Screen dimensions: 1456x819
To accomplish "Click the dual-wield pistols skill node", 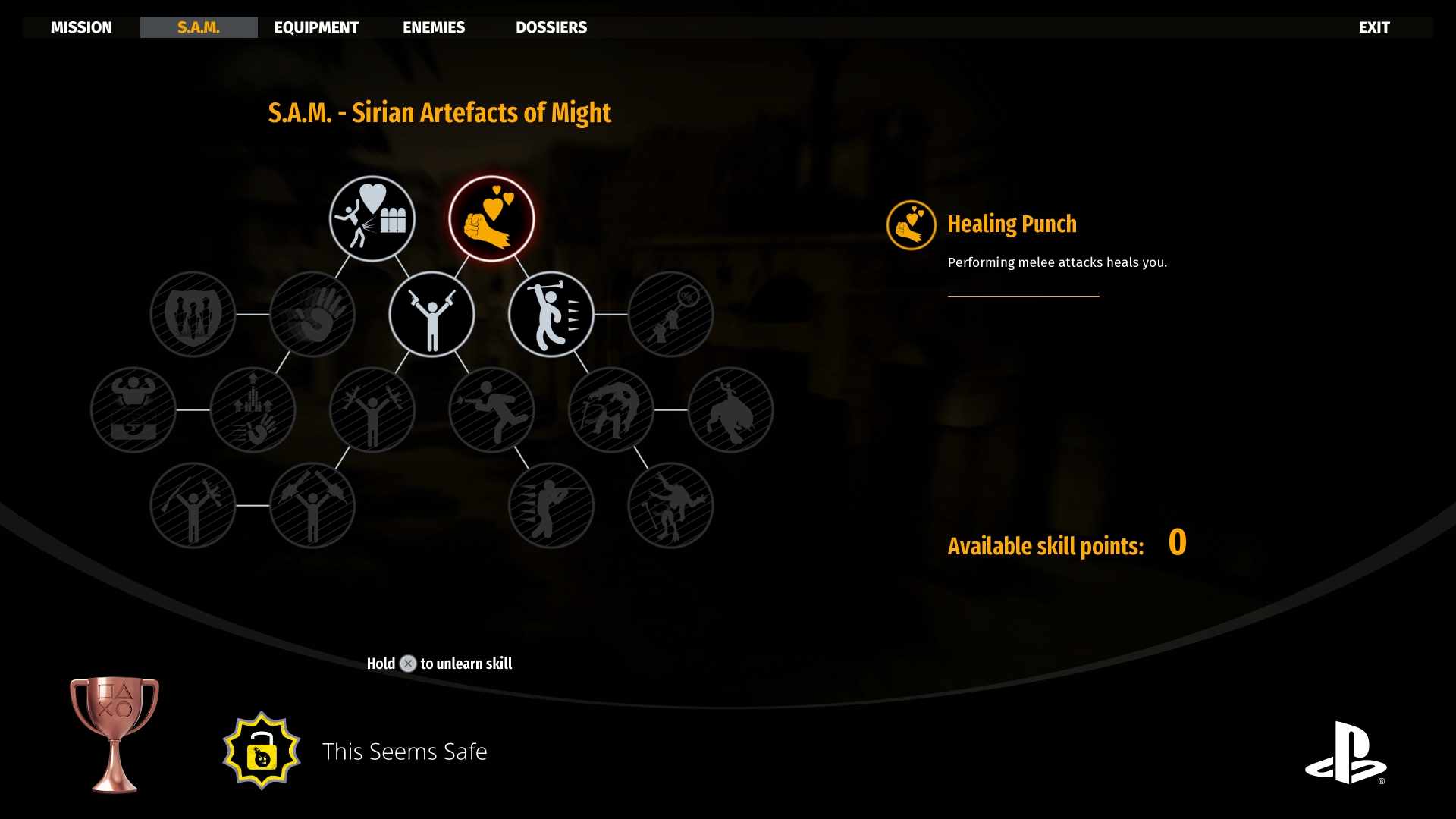I will click(x=432, y=315).
